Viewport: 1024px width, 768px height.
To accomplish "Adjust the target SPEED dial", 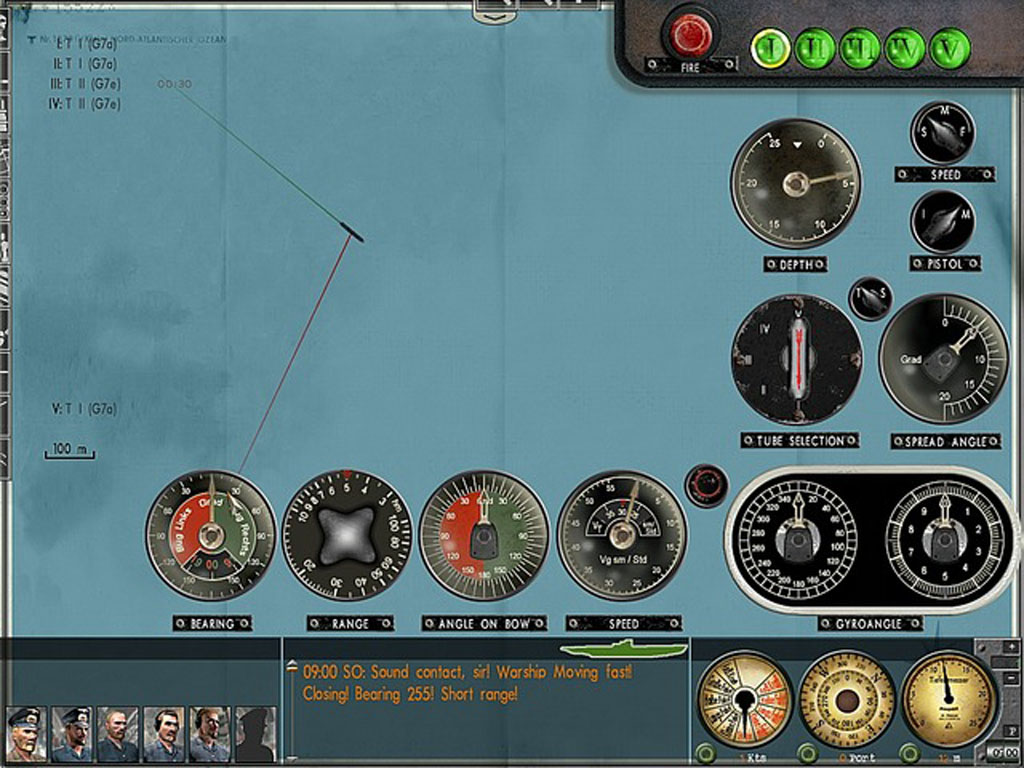I will pyautogui.click(x=622, y=536).
